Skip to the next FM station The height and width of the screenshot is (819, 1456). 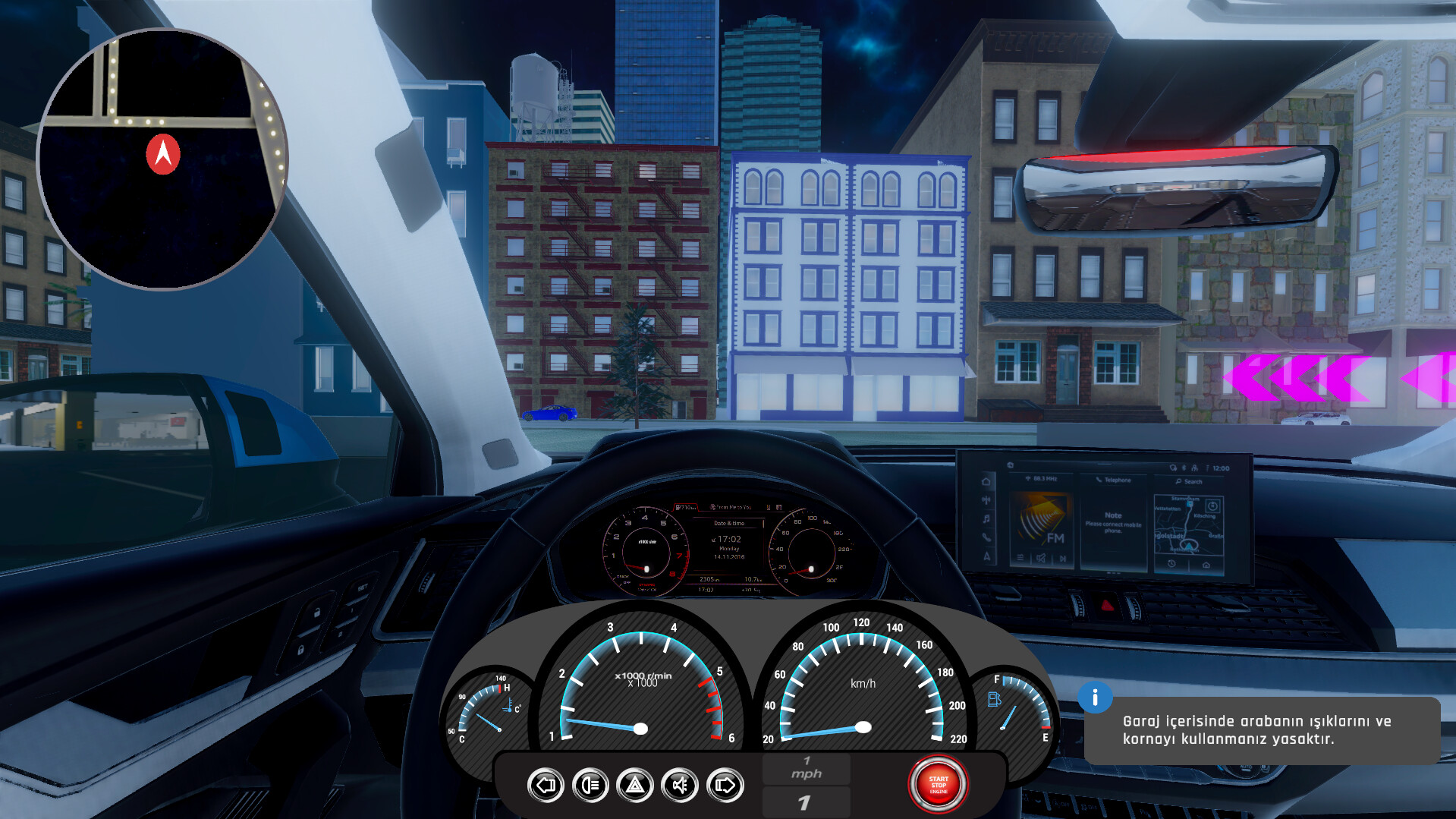pyautogui.click(x=1063, y=559)
